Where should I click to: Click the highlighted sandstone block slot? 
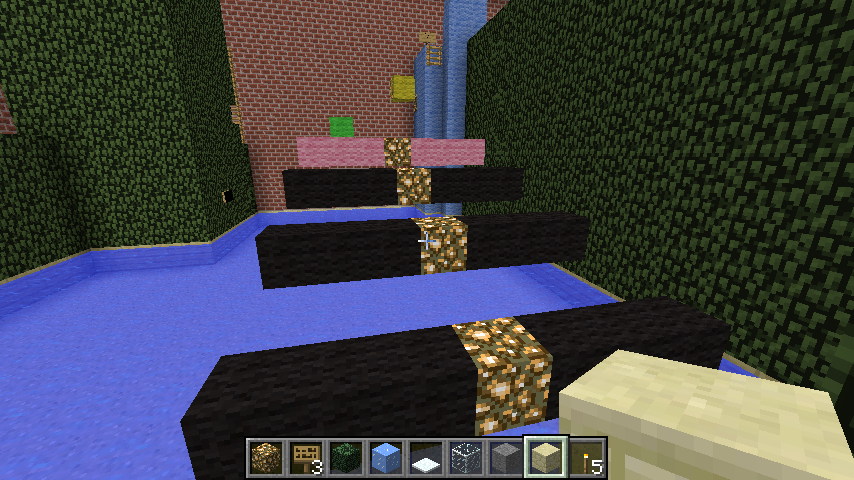point(547,457)
